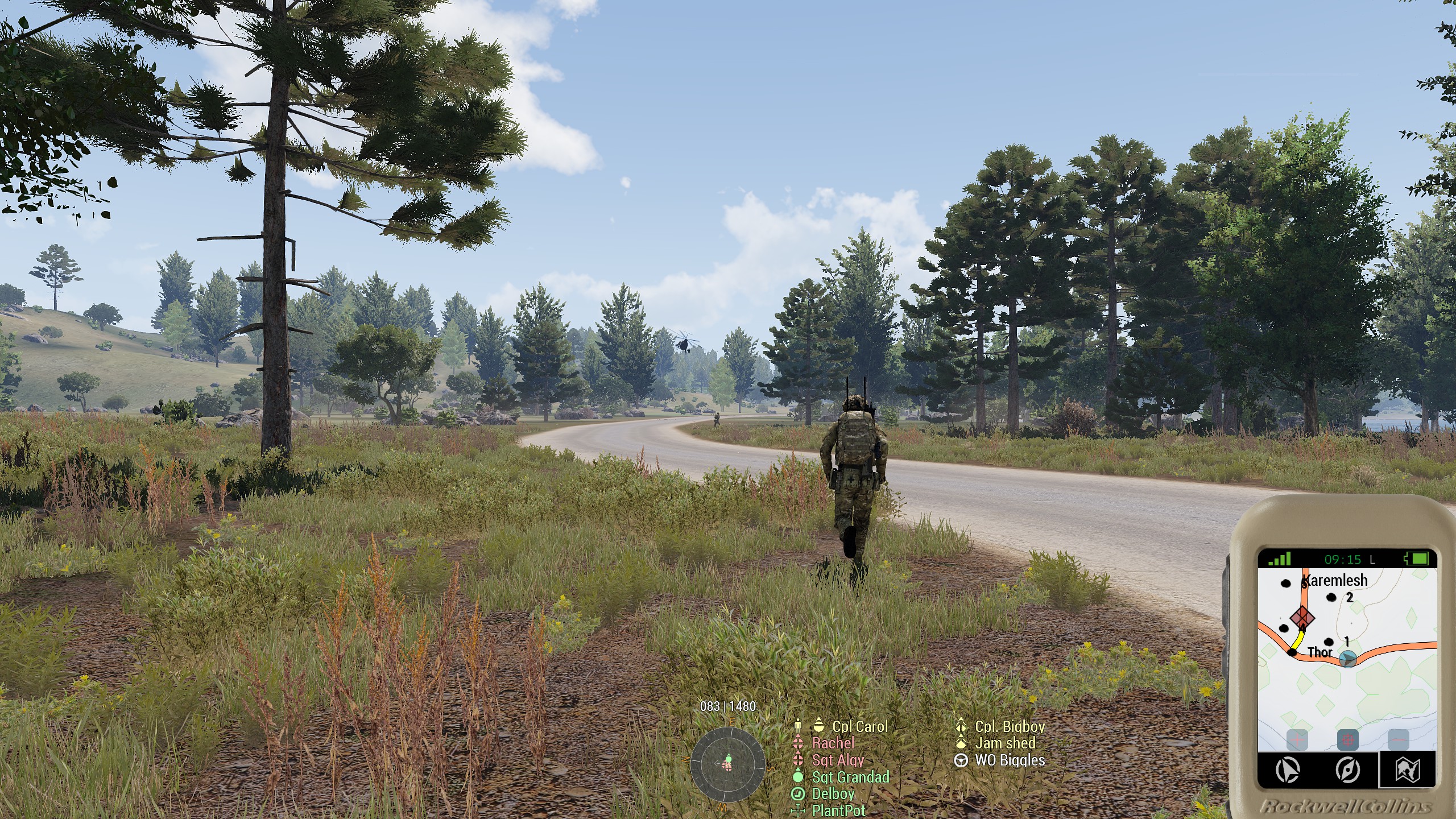This screenshot has width=1456, height=819.
Task: Select the map mode tab on the GPS
Action: (1408, 771)
